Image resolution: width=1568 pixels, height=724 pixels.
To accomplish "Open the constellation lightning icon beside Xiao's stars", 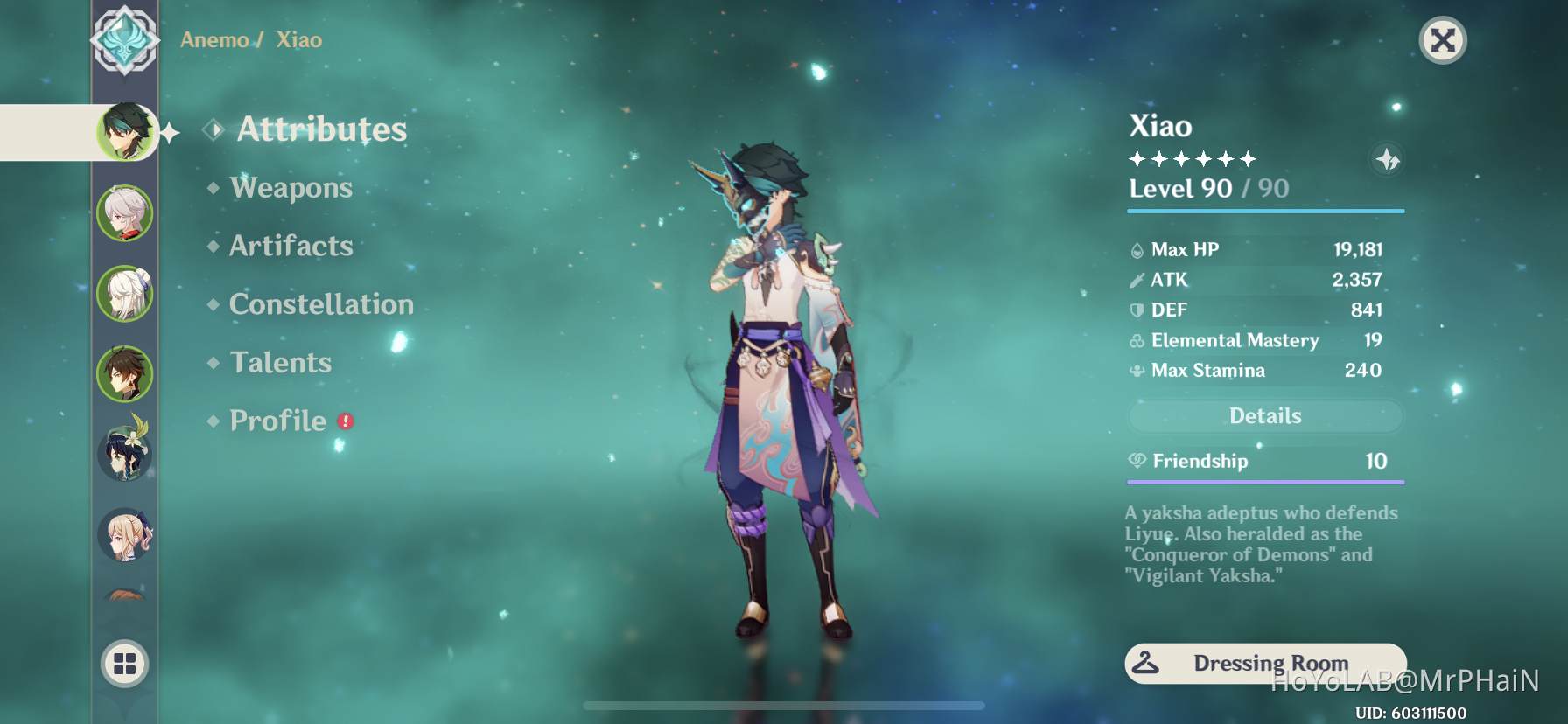I will pyautogui.click(x=1389, y=159).
